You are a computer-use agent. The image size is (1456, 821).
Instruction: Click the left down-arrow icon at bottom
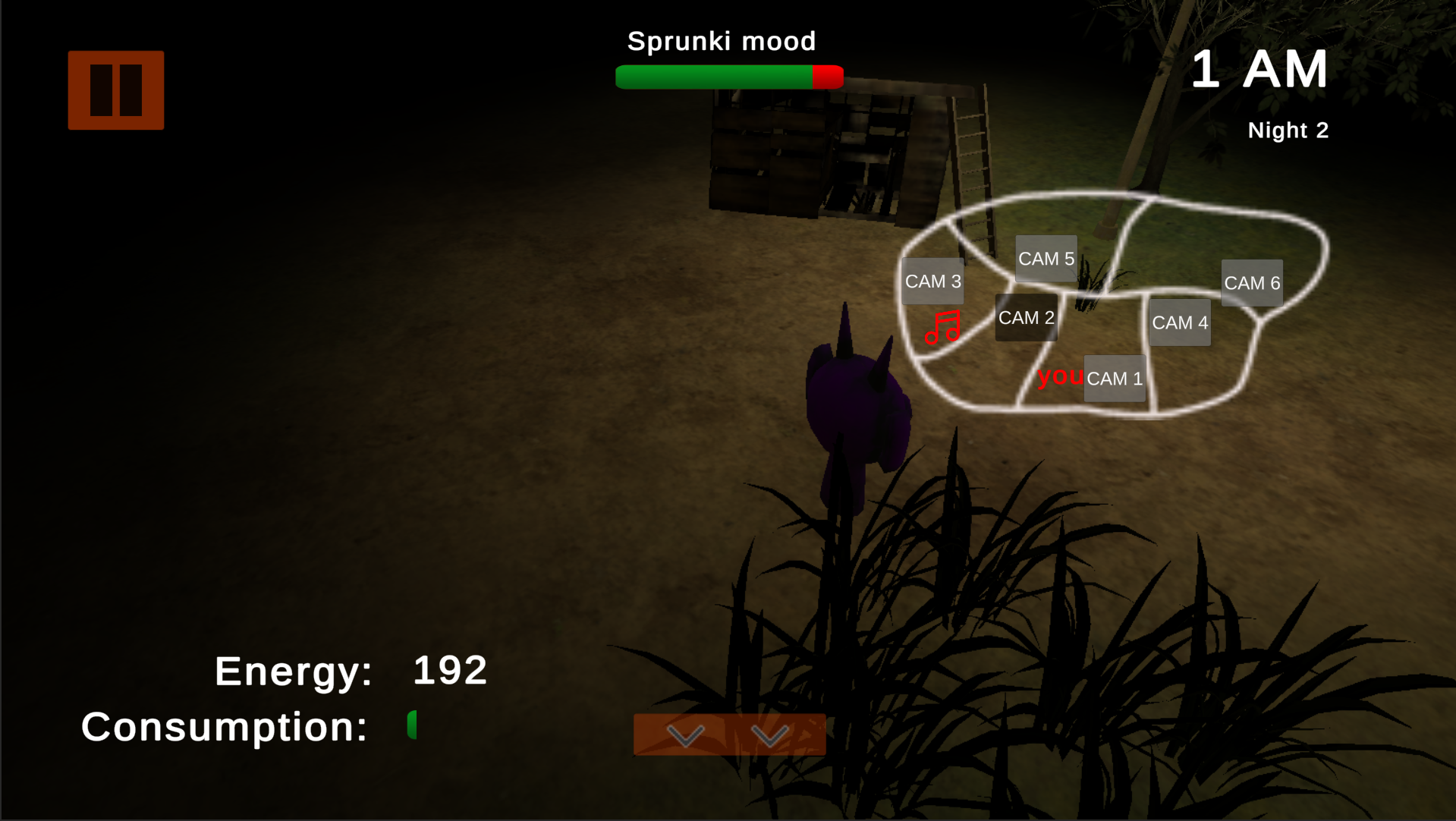click(x=685, y=734)
